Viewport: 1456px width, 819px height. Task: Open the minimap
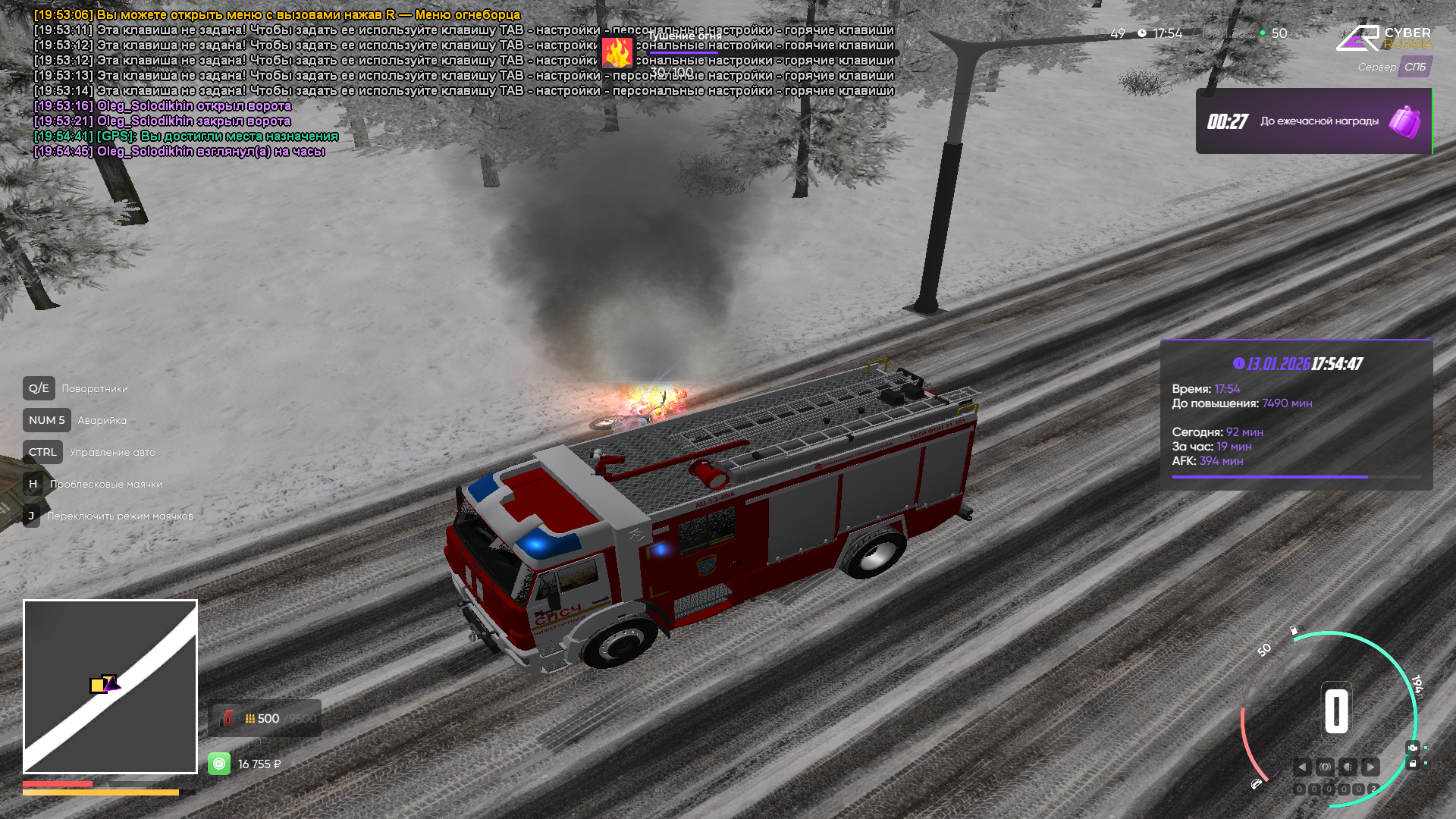click(110, 686)
